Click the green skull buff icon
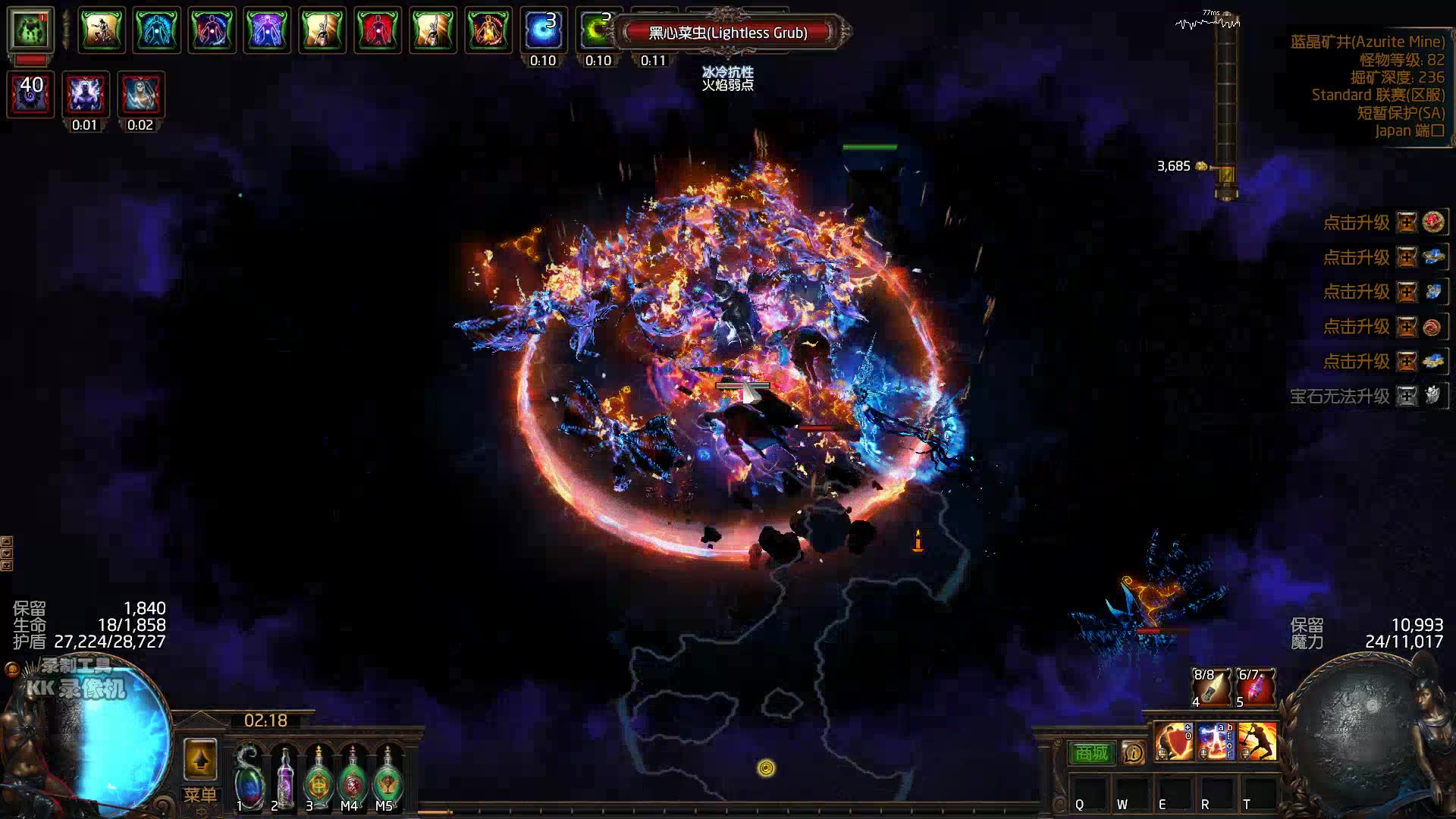1456x819 pixels. 30,30
